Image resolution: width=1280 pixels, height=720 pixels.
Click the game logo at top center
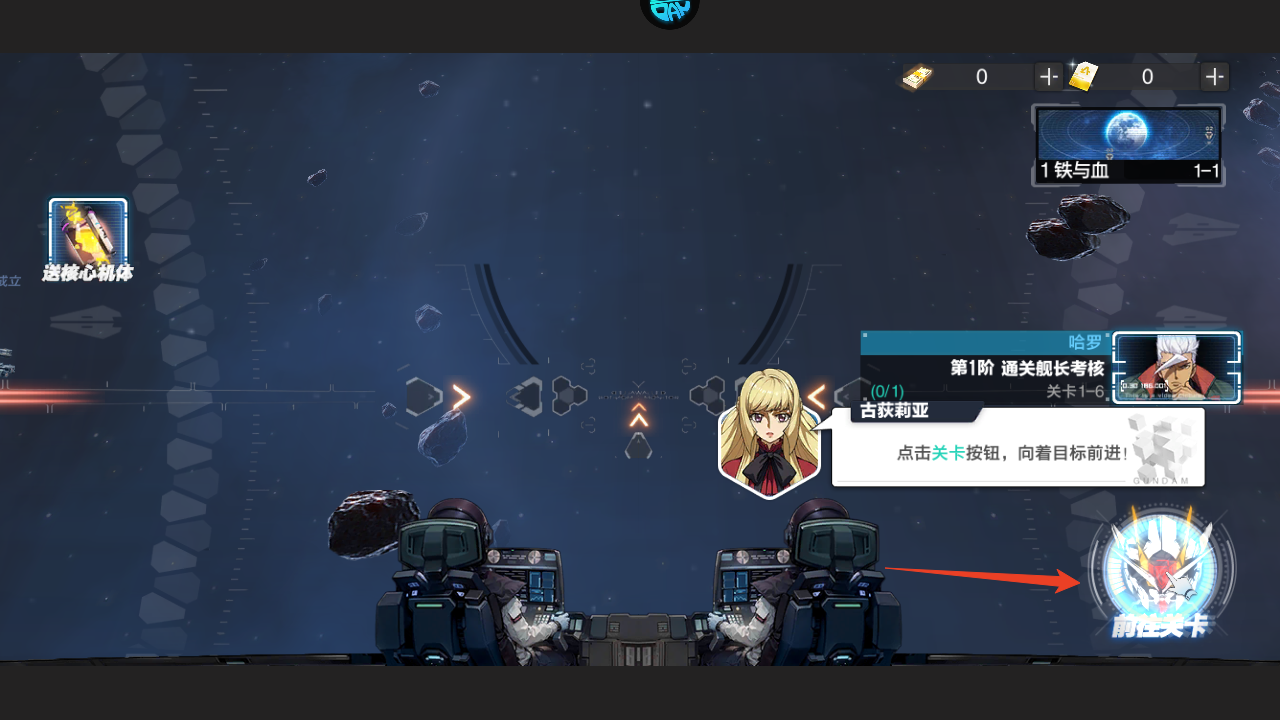tap(668, 12)
